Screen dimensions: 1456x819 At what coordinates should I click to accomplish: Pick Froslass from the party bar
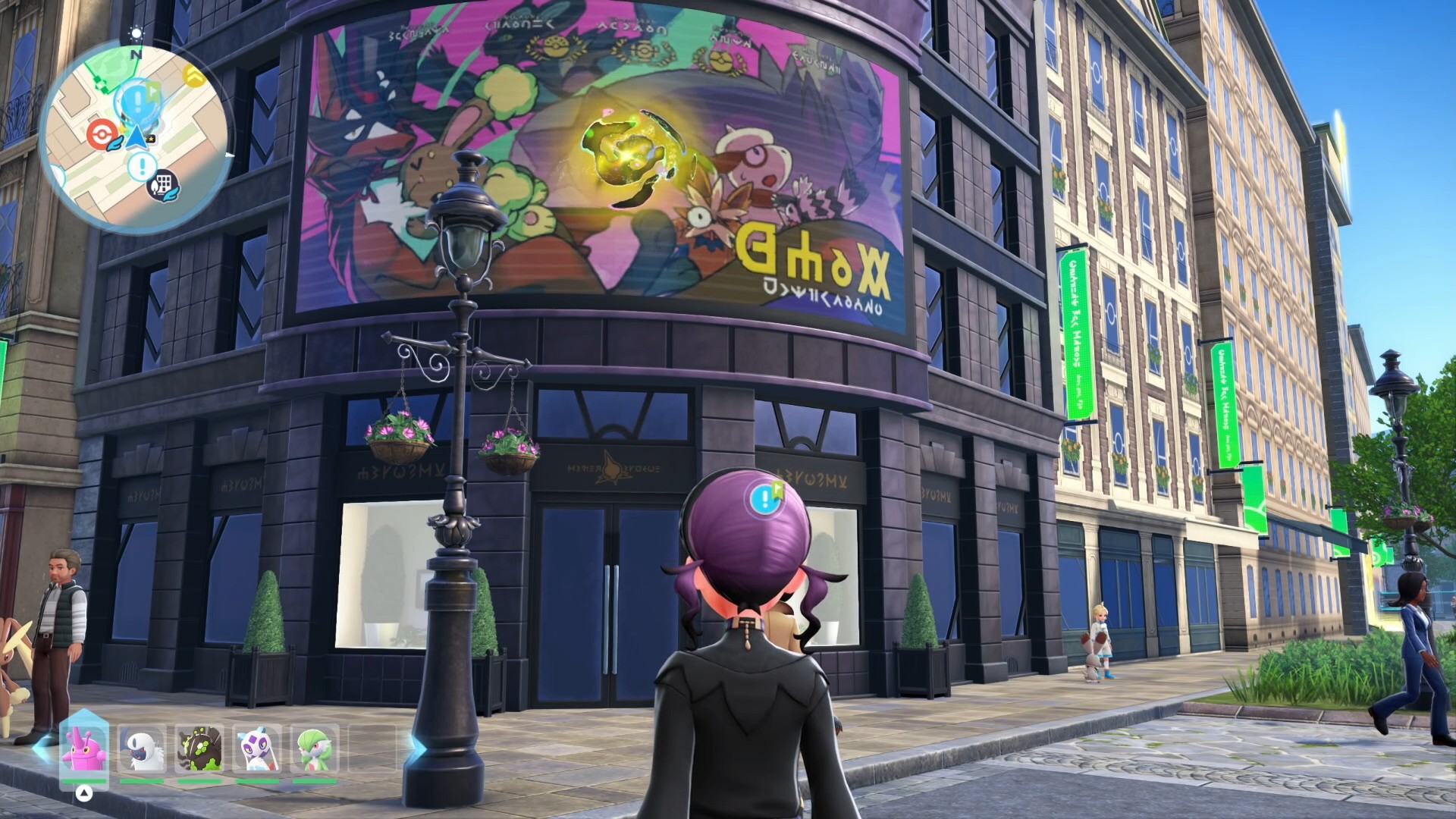(257, 749)
